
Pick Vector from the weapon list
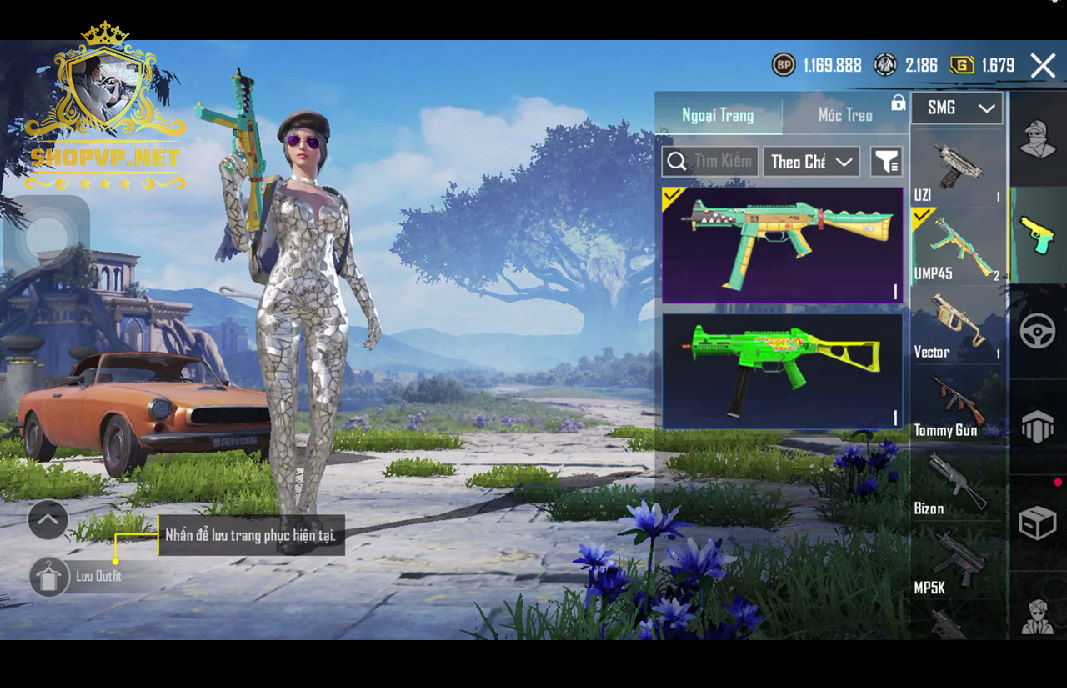click(x=957, y=325)
